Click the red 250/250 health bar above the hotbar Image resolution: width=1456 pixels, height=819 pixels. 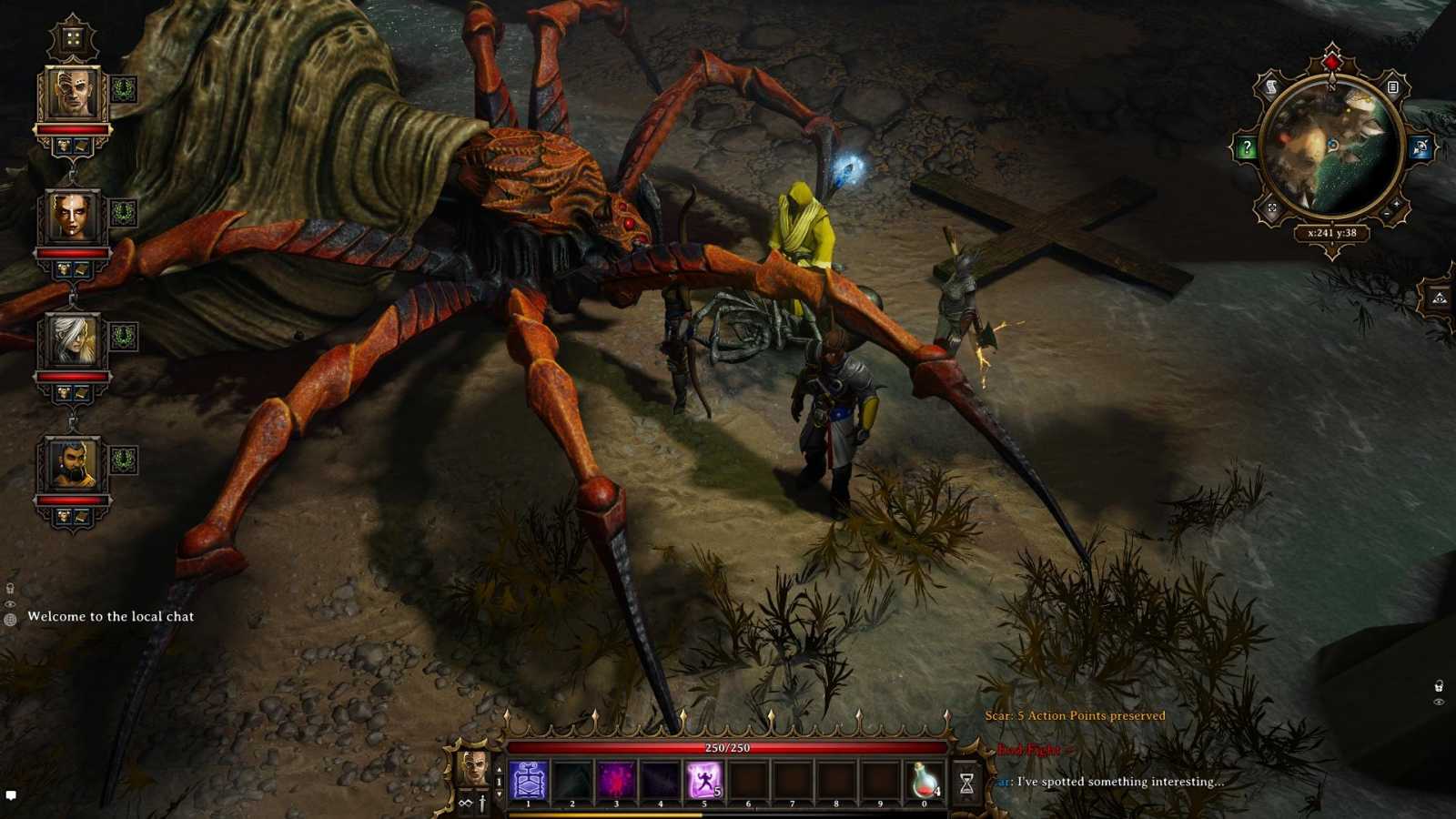click(726, 747)
